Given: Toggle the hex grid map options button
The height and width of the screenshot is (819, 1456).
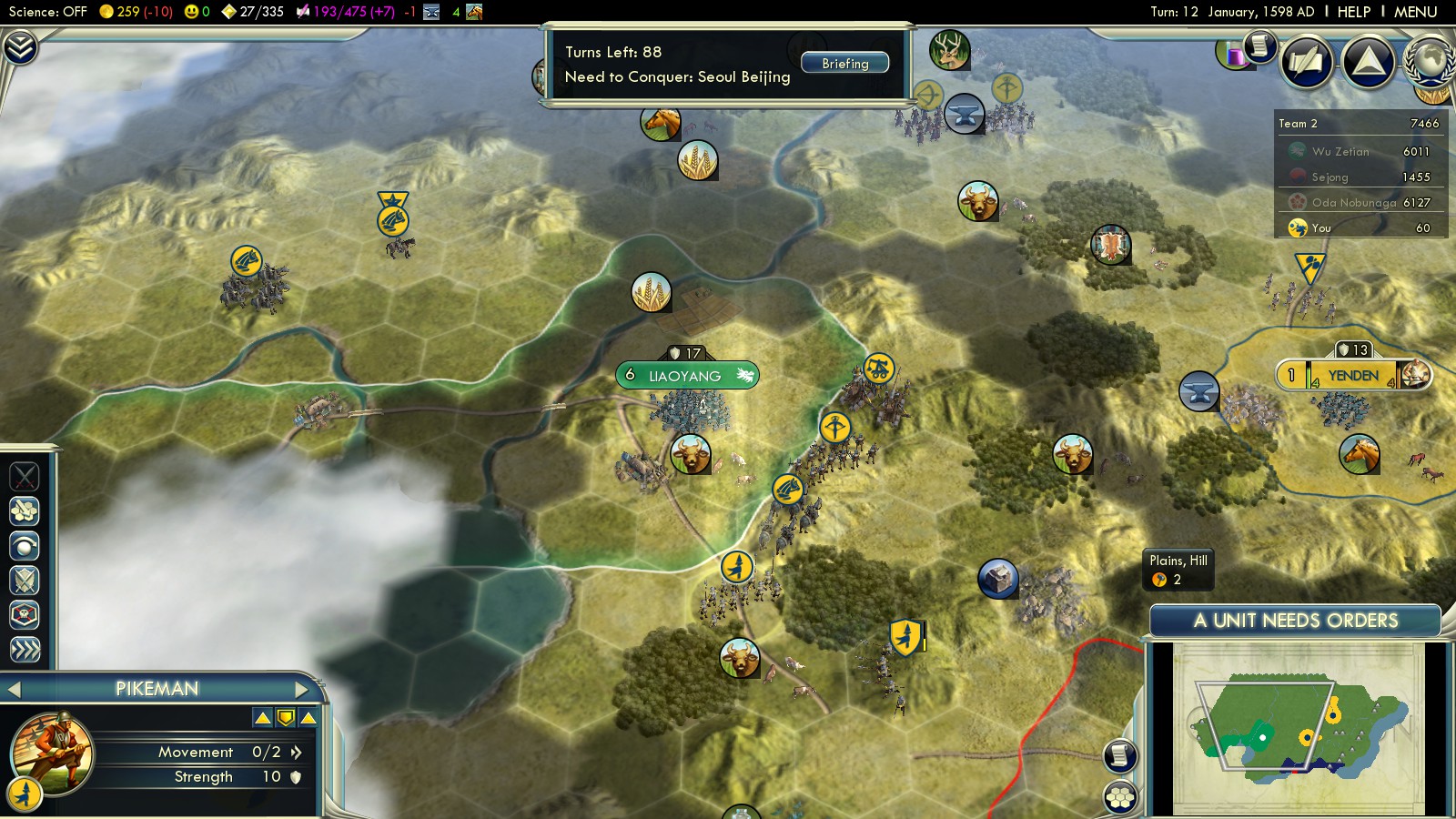Looking at the screenshot, I should pos(1120,797).
